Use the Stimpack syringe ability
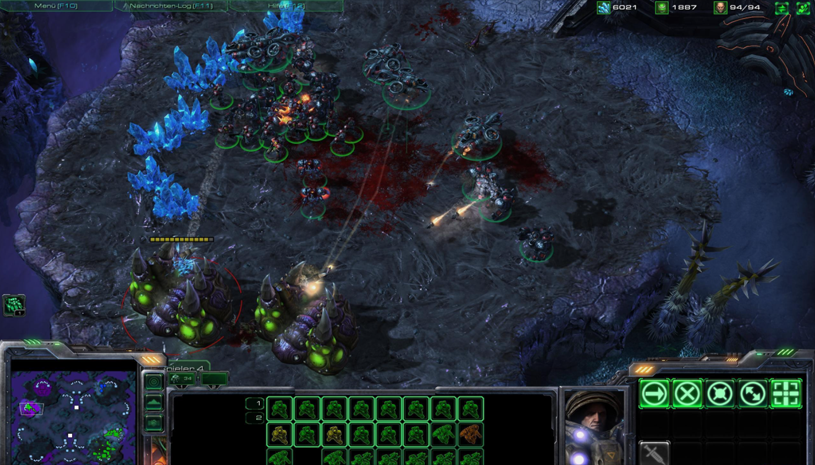 point(654,454)
